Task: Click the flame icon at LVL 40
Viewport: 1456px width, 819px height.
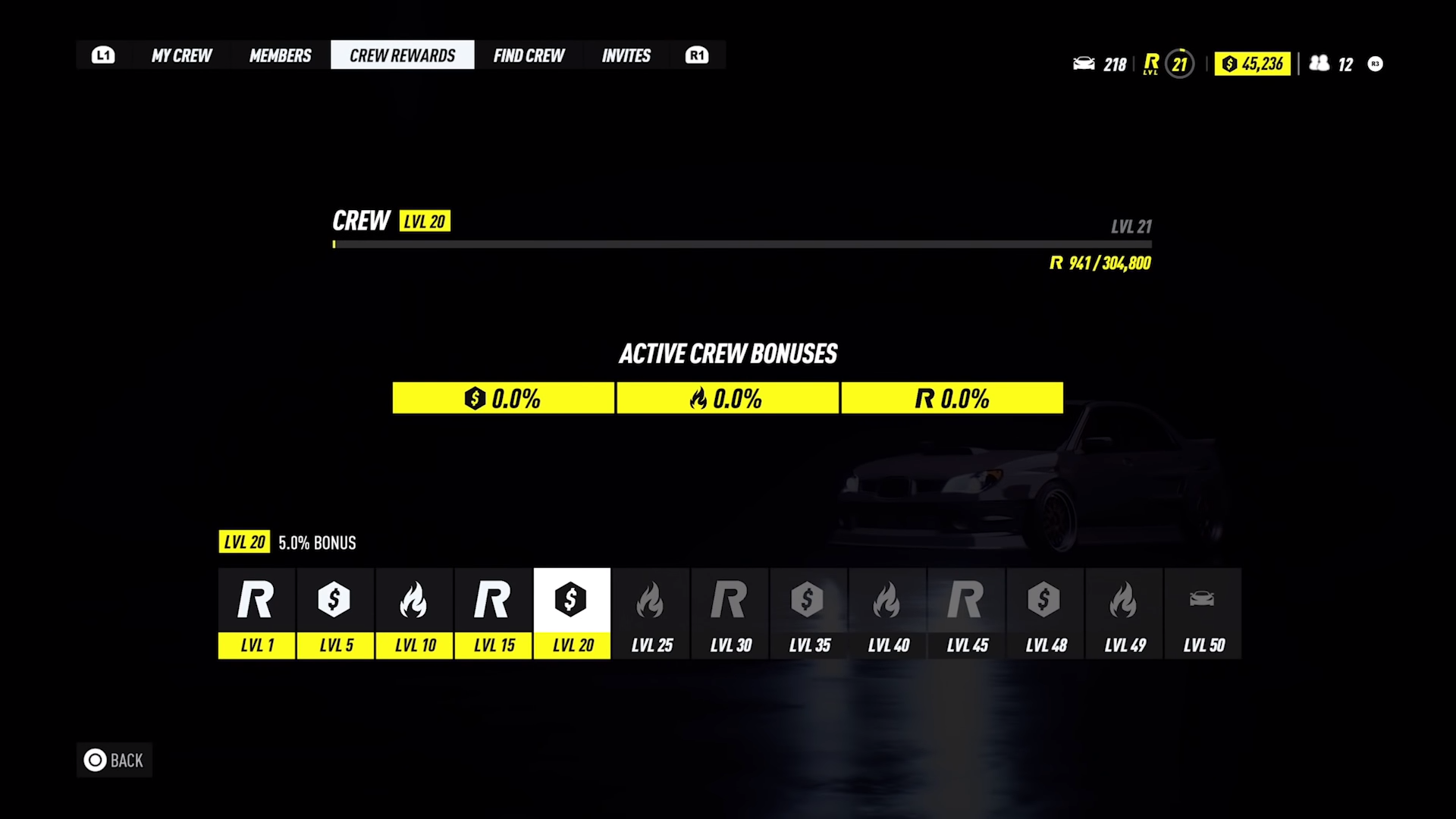Action: click(x=888, y=601)
